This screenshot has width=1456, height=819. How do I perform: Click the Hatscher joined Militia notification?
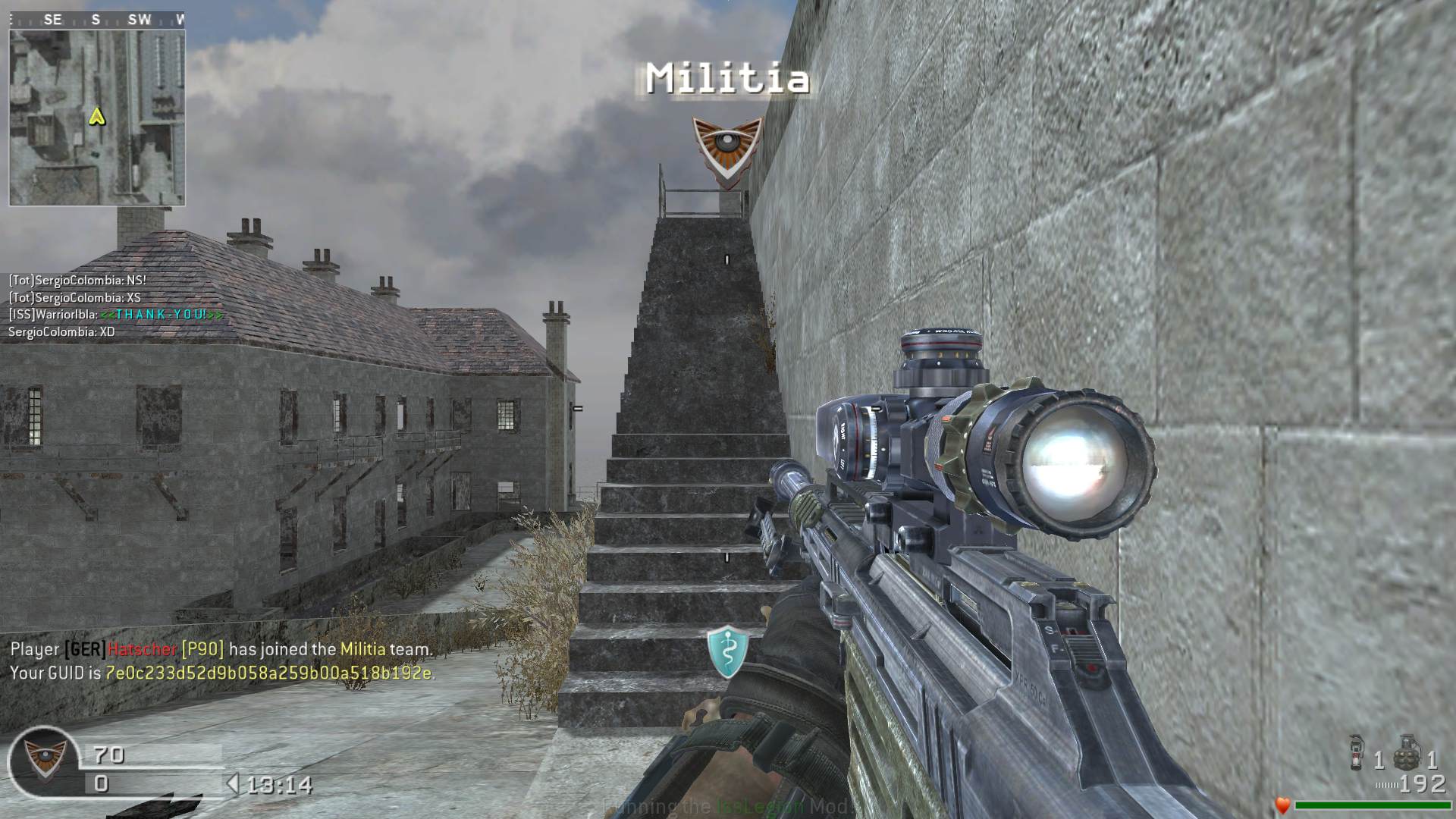221,649
